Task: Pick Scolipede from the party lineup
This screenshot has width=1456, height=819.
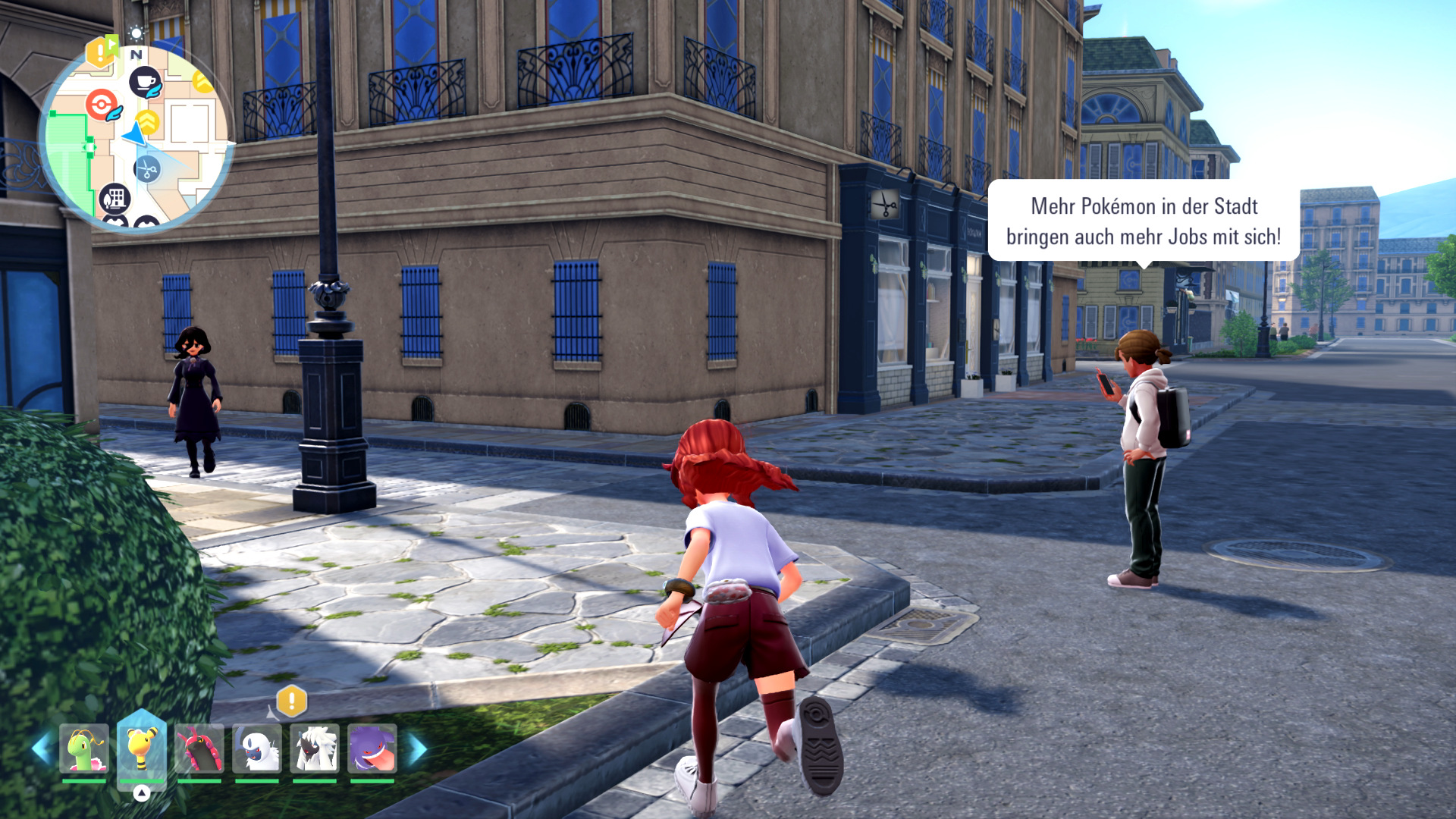Action: [x=199, y=748]
